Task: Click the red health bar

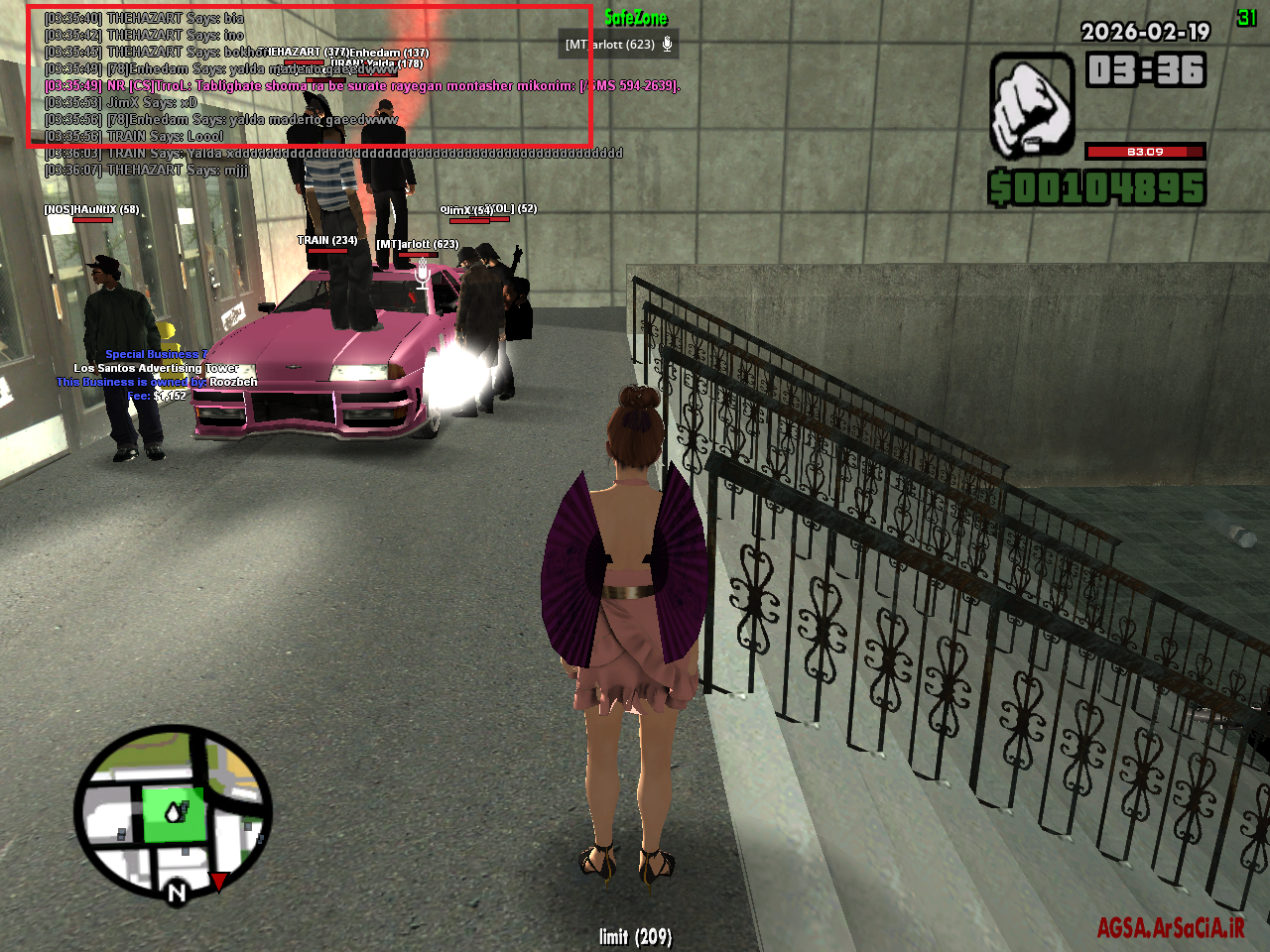Action: tap(1146, 152)
